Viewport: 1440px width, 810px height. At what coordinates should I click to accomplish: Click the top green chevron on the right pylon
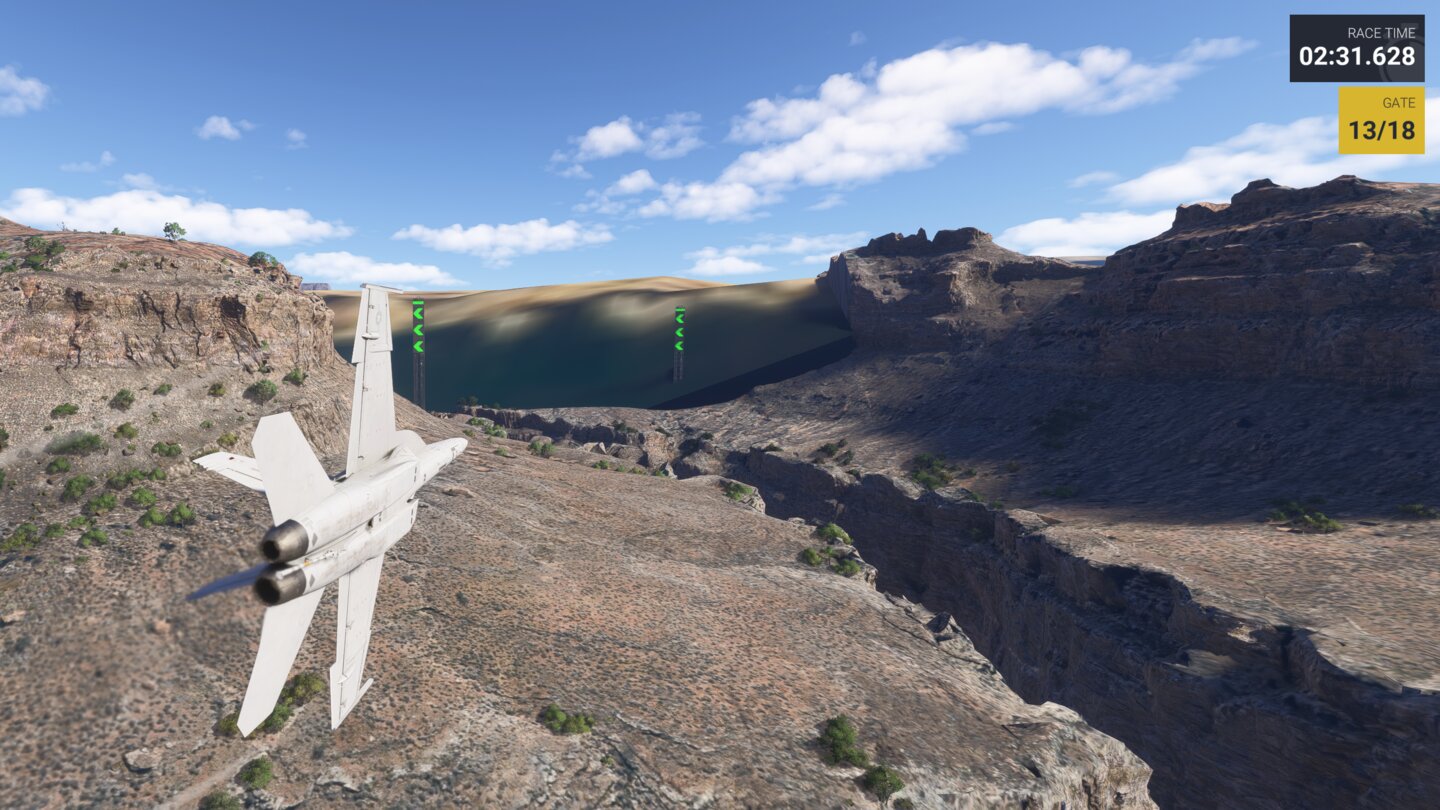pyautogui.click(x=680, y=318)
